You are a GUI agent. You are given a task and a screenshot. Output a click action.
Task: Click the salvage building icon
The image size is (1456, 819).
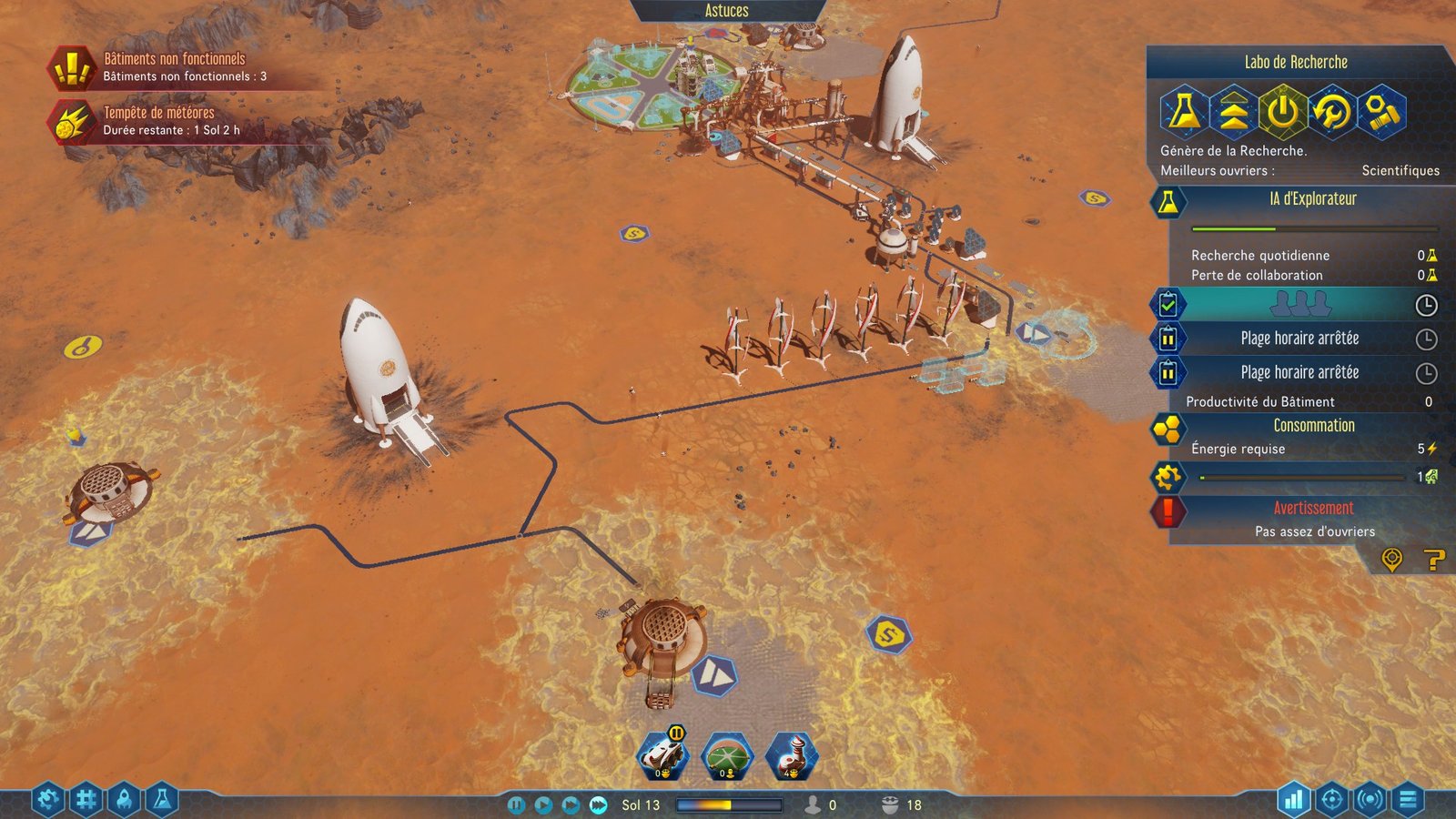click(x=1381, y=111)
